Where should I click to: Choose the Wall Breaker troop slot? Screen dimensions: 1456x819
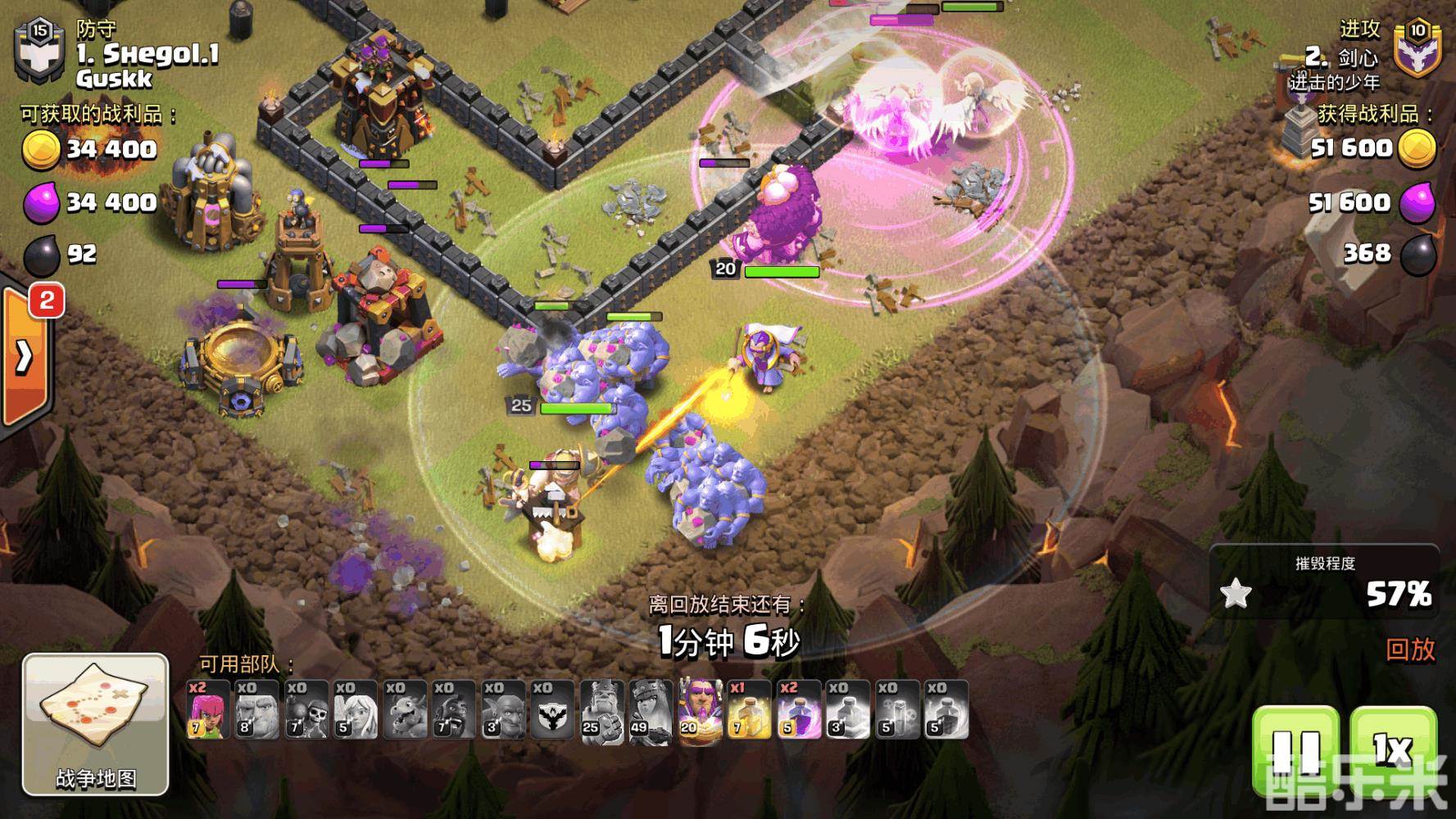pyautogui.click(x=306, y=710)
